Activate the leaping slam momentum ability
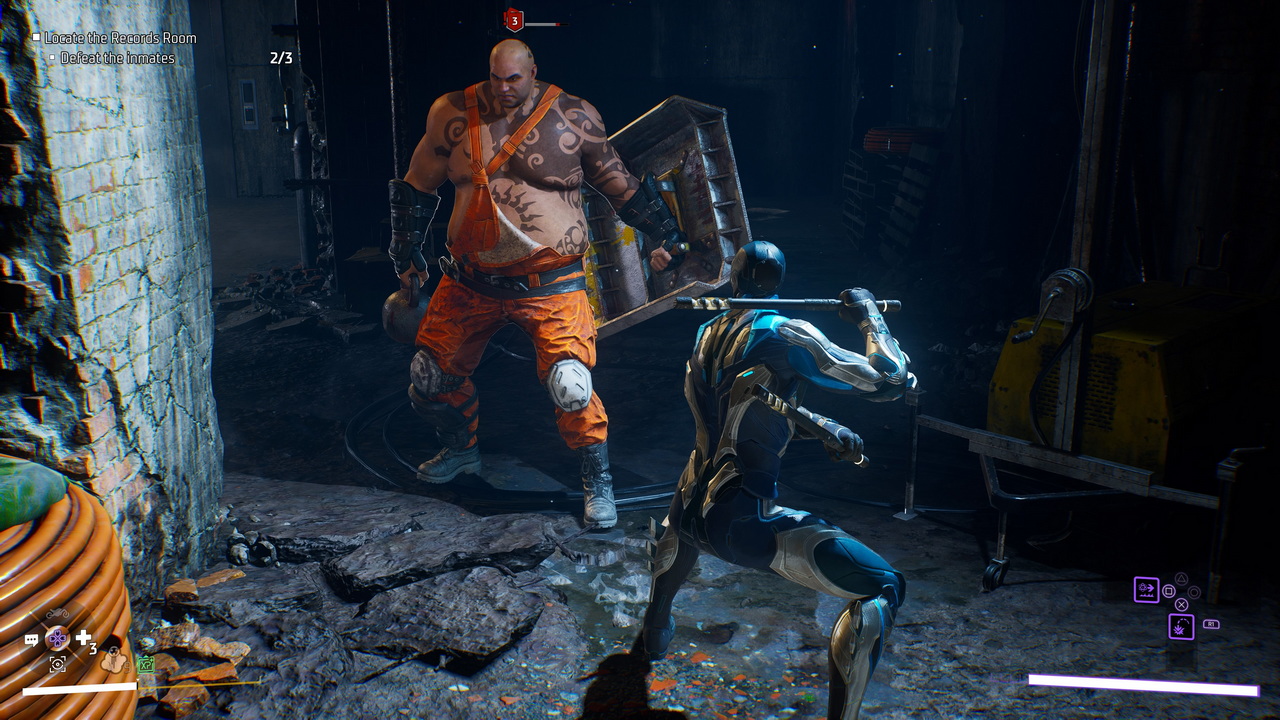1280x720 pixels. pyautogui.click(x=1181, y=627)
